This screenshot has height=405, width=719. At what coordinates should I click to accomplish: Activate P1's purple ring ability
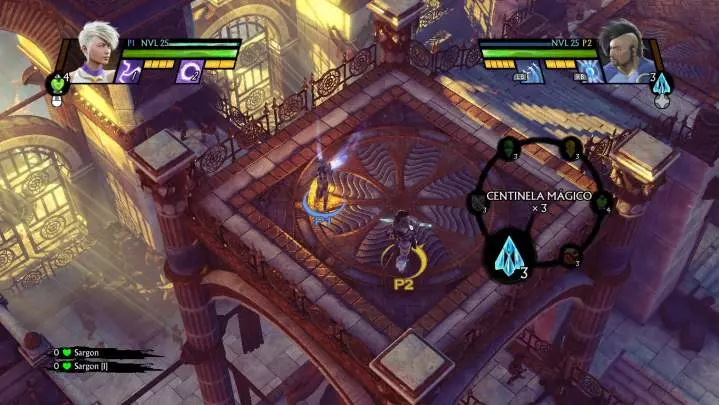tap(189, 71)
